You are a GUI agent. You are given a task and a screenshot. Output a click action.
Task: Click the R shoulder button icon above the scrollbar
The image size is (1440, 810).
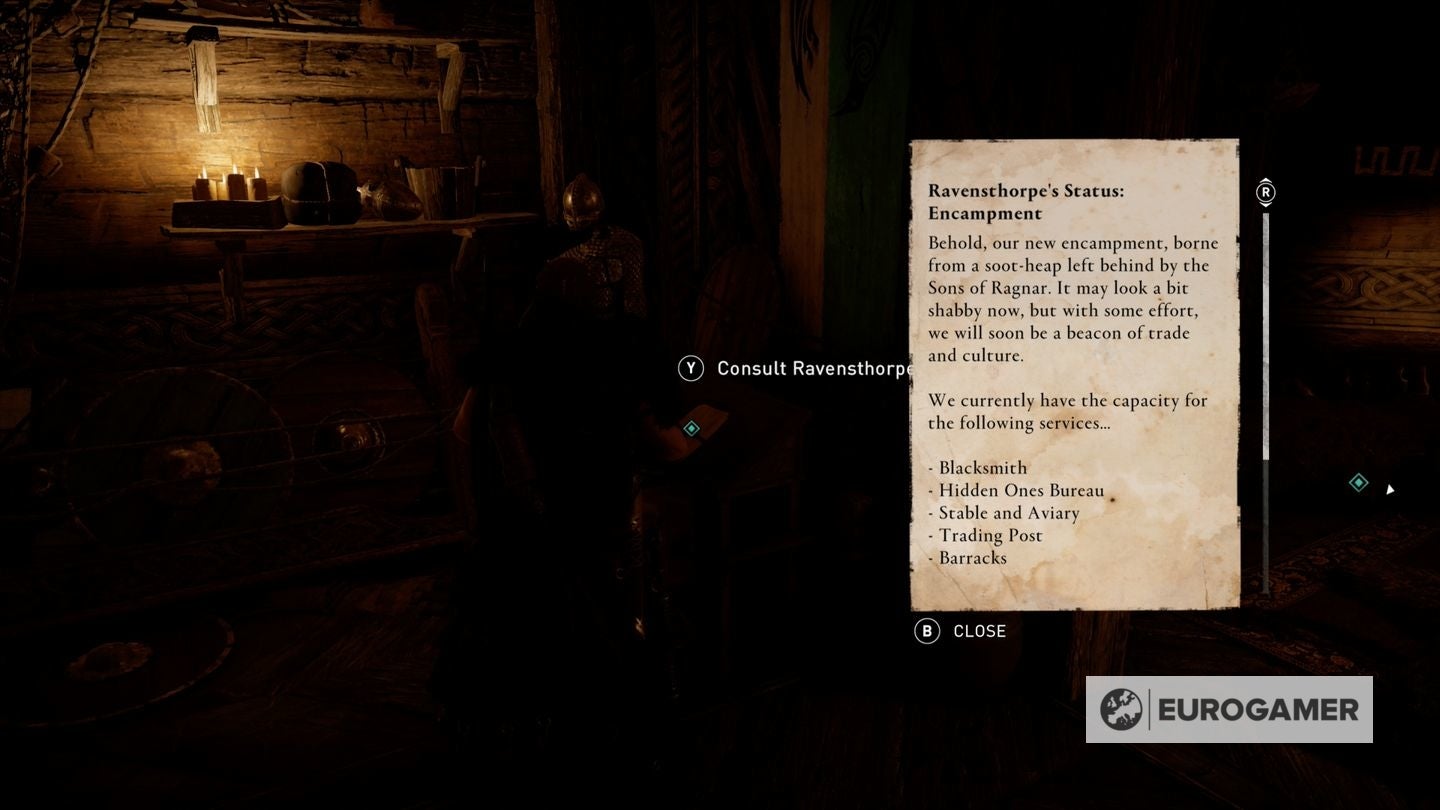(x=1265, y=192)
